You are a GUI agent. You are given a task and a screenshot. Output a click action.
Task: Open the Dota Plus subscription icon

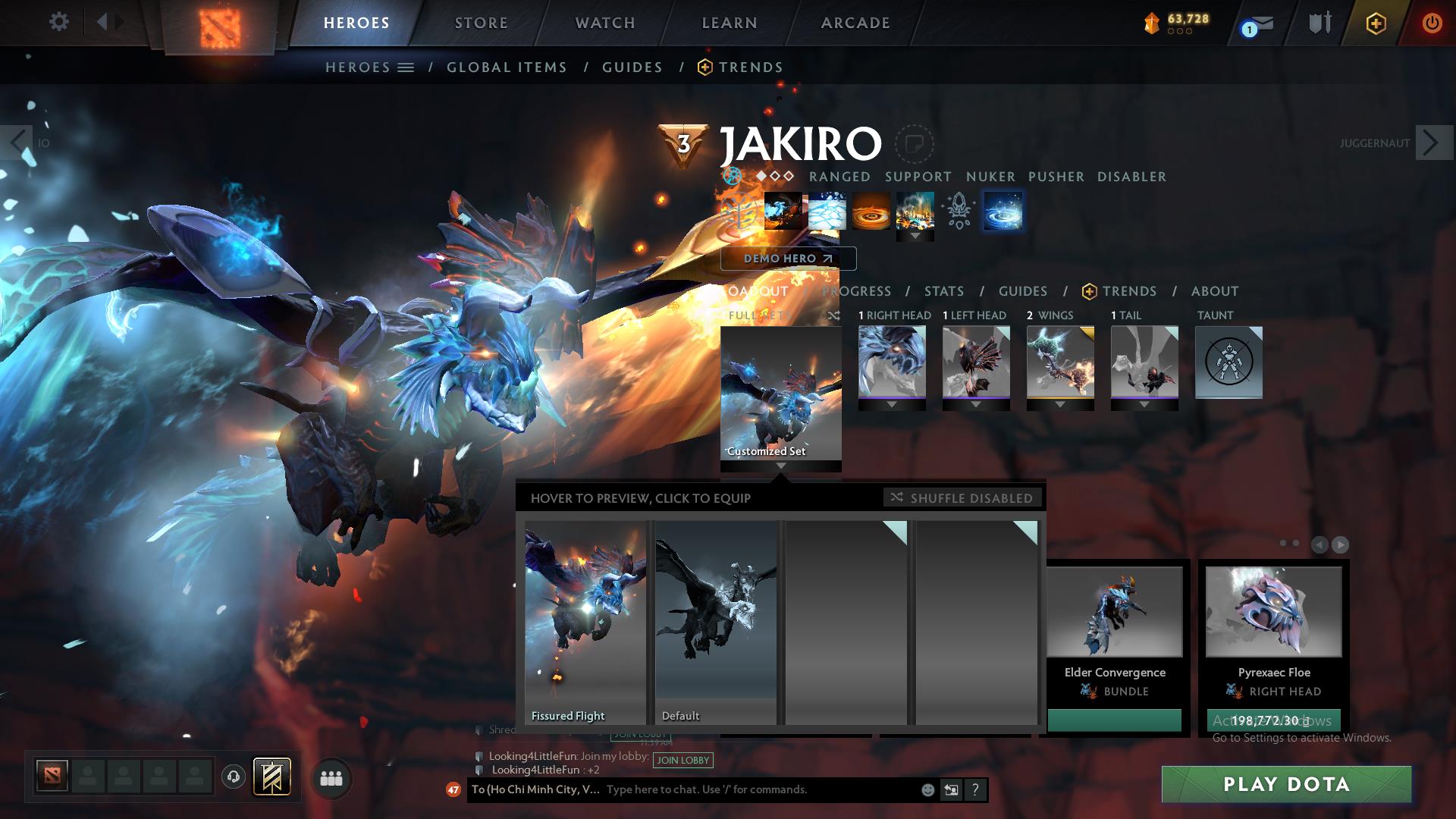(1378, 23)
